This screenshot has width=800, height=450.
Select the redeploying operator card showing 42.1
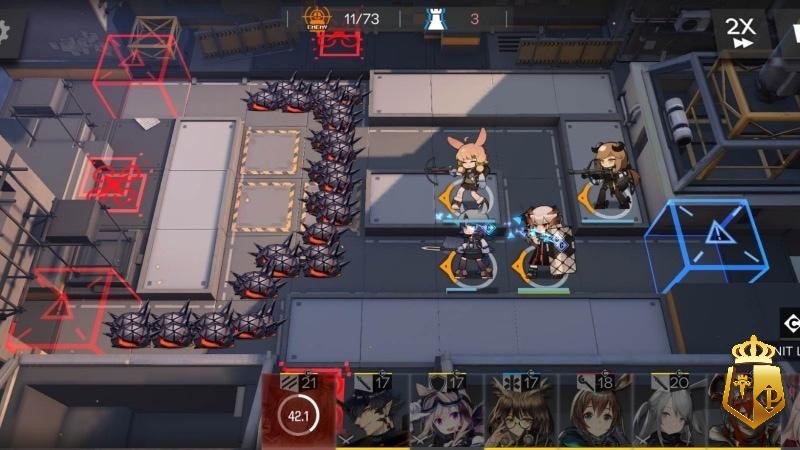298,410
